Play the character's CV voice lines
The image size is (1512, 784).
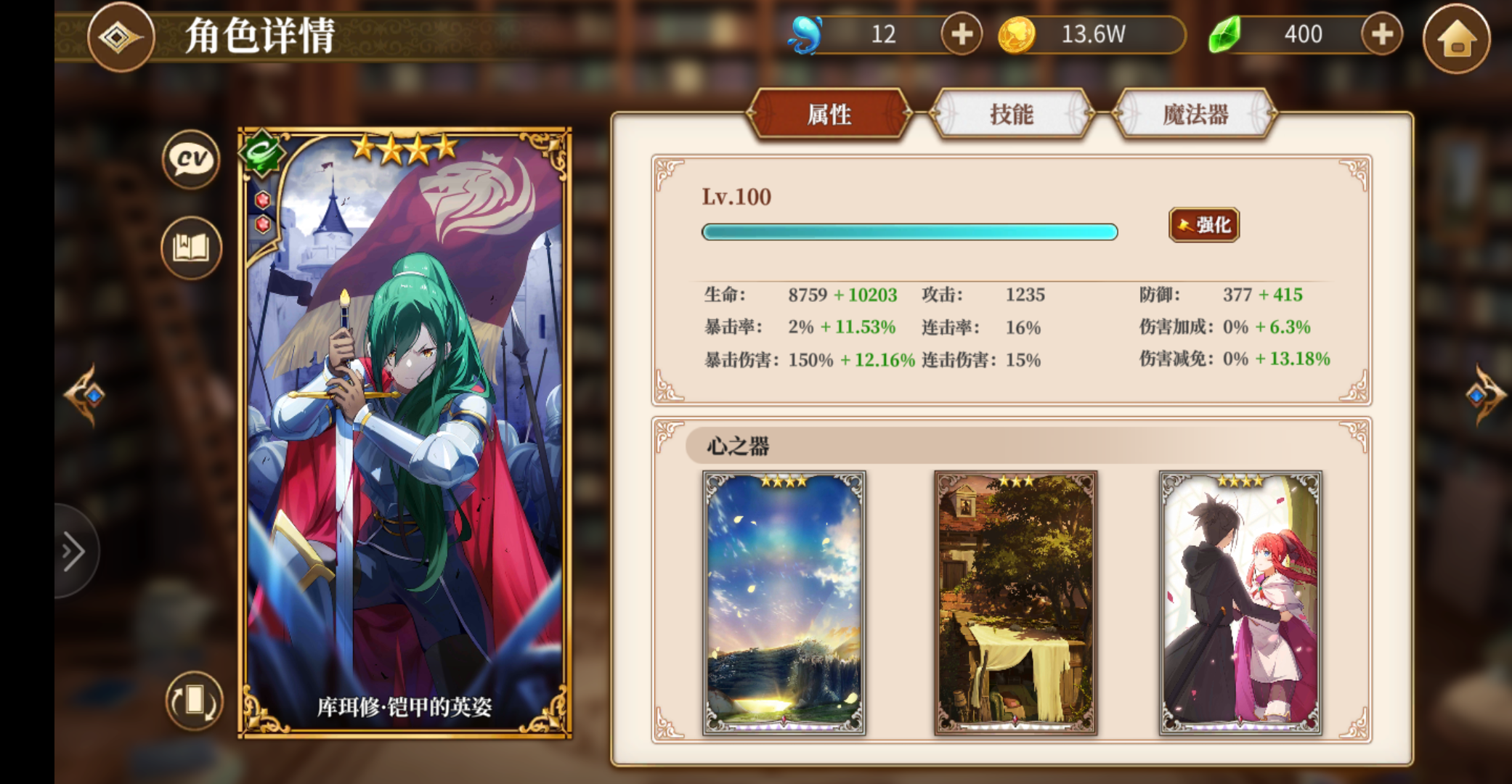coord(190,161)
